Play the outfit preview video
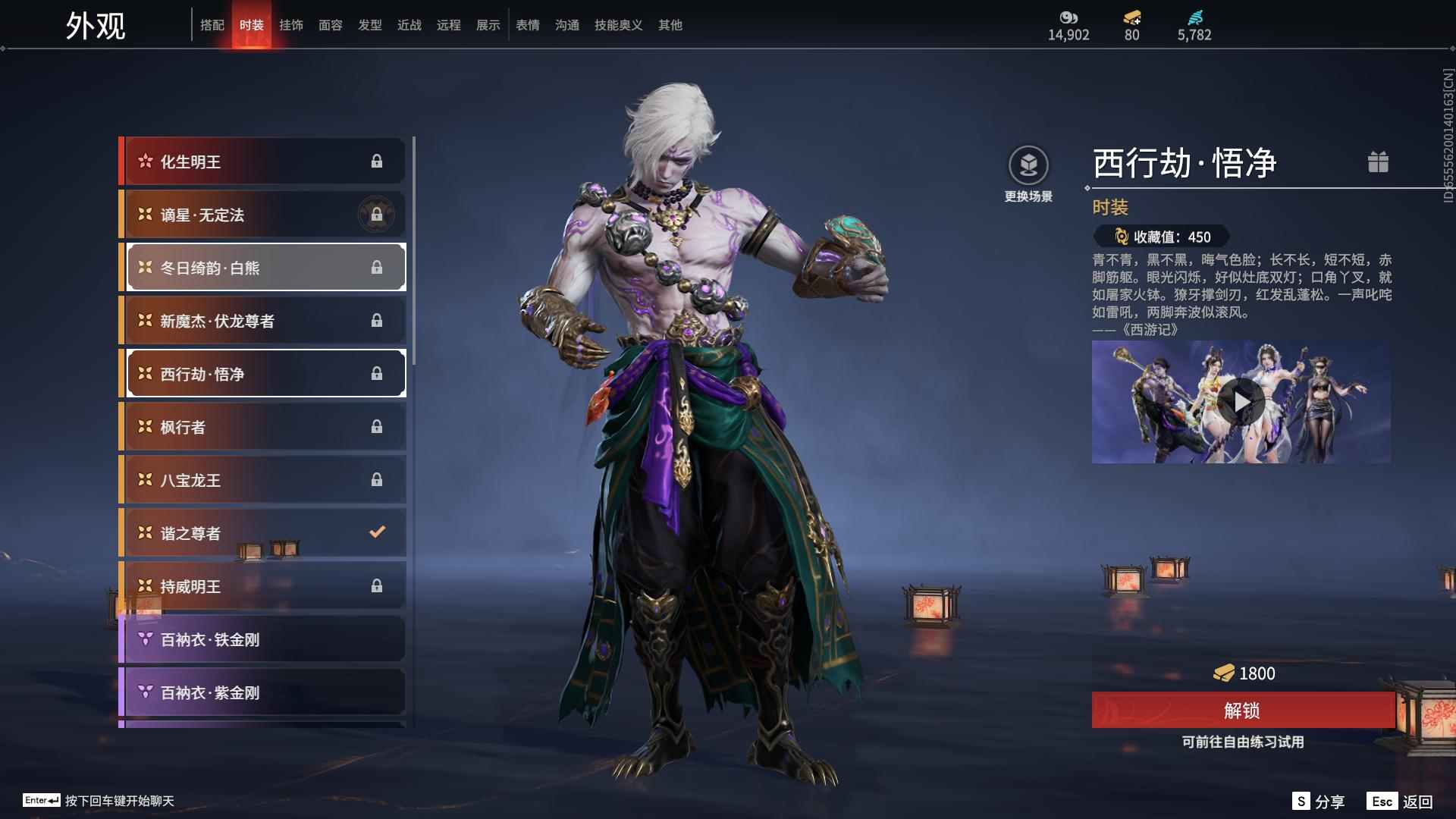 tap(1241, 401)
